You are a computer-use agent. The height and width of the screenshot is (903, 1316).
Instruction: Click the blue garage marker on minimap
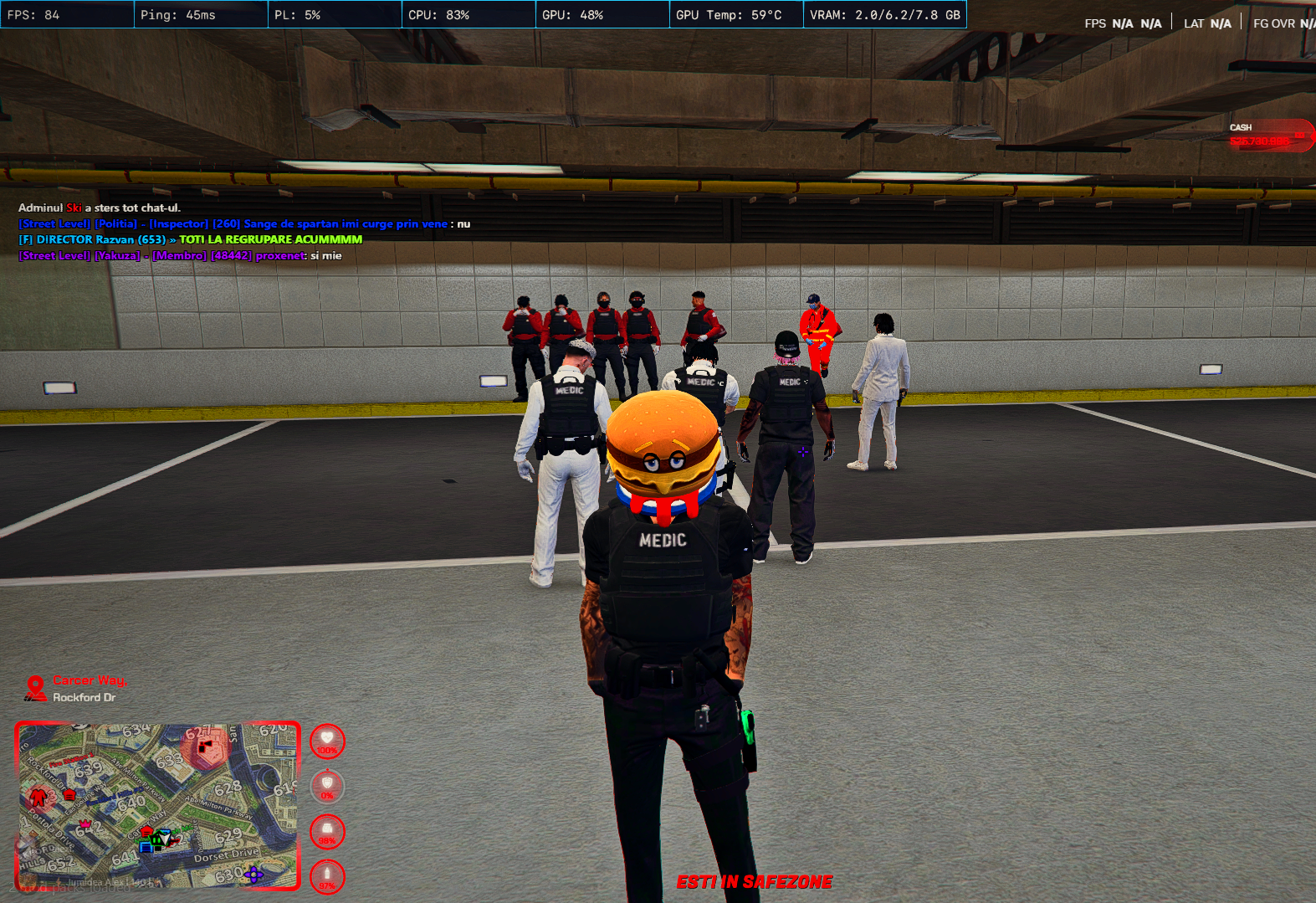click(x=146, y=846)
